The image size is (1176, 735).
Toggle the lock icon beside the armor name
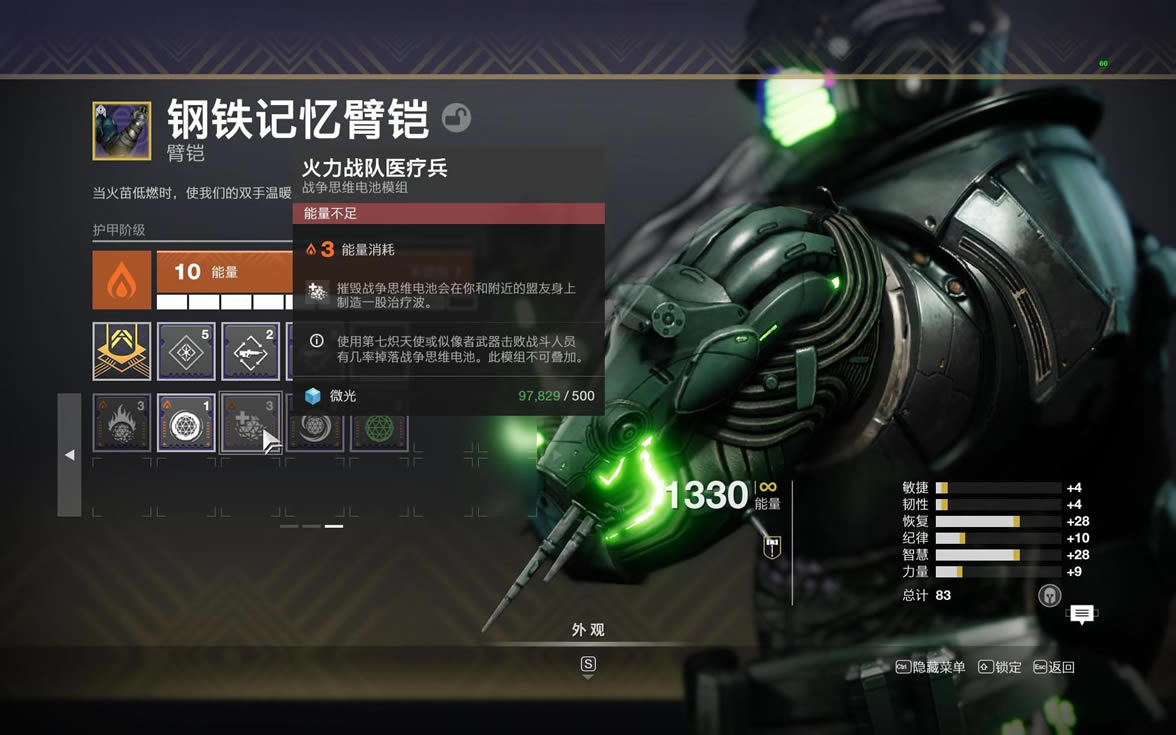click(456, 119)
